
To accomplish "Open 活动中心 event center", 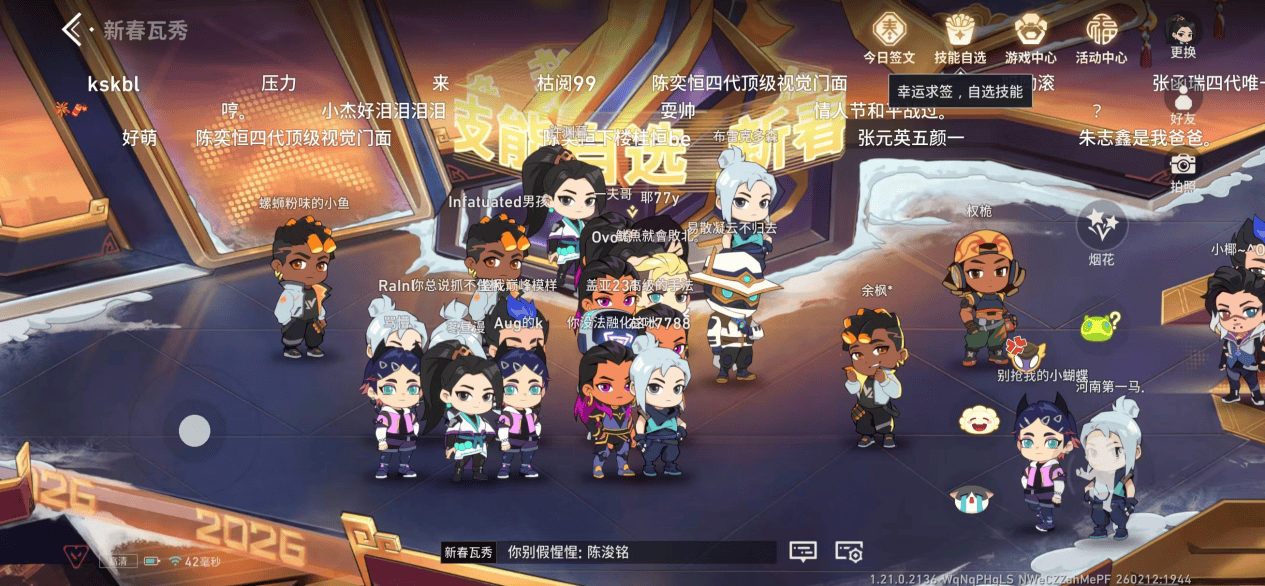I will (1101, 37).
